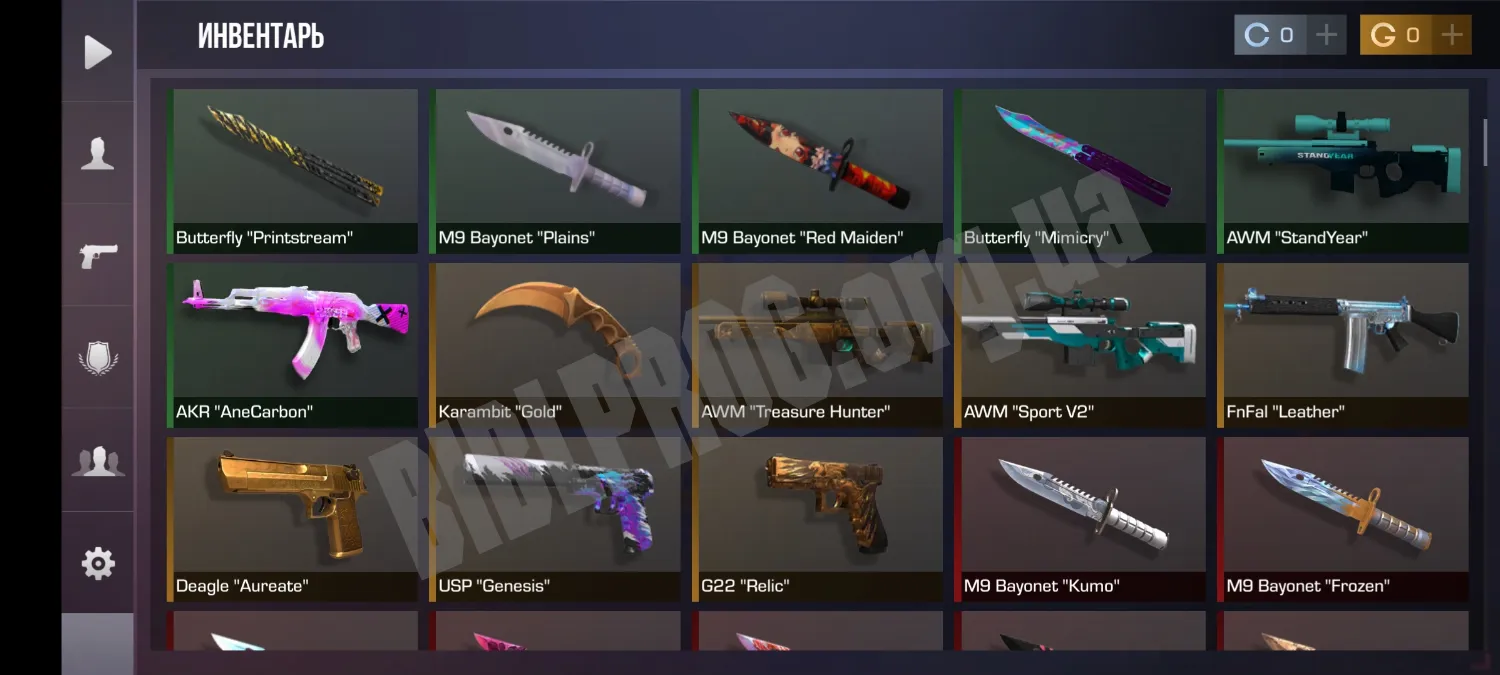The height and width of the screenshot is (675, 1500).
Task: Select the FnFal "Leather" rifle
Action: pos(1343,344)
